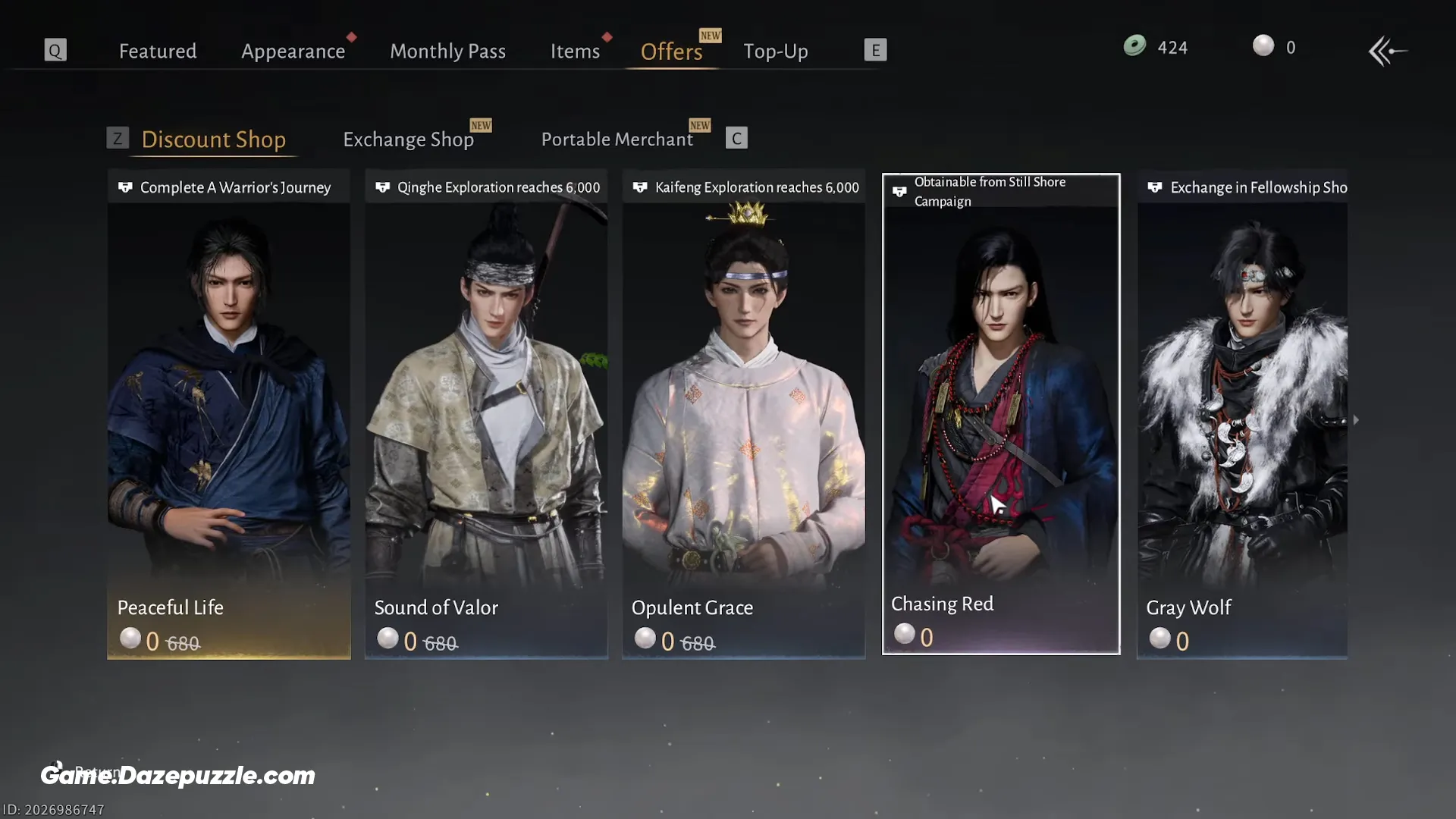Open the Offers tab

click(x=671, y=51)
